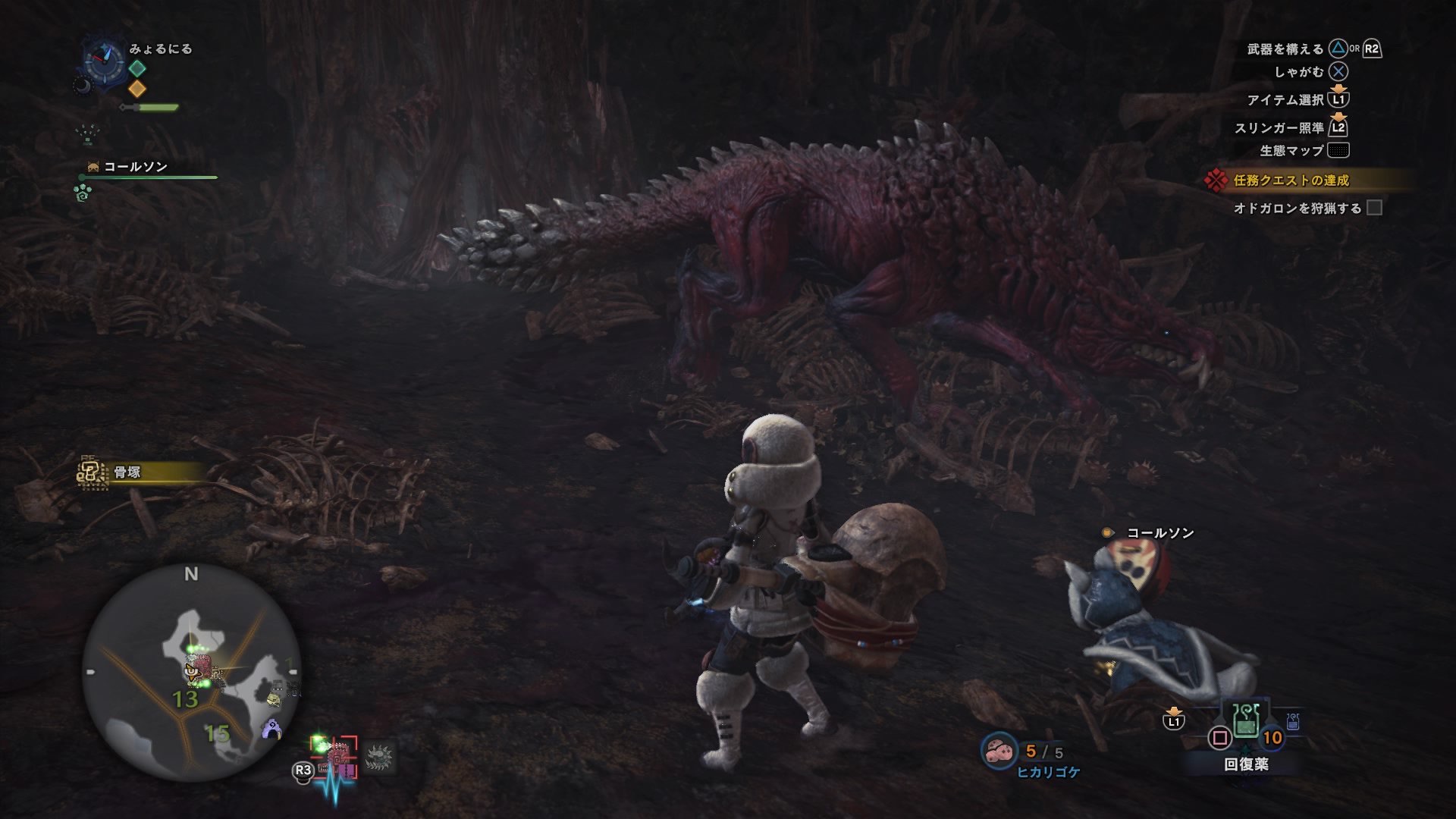Click the Palico head icon beside コールソン
This screenshot has width=1456, height=819.
click(x=93, y=168)
